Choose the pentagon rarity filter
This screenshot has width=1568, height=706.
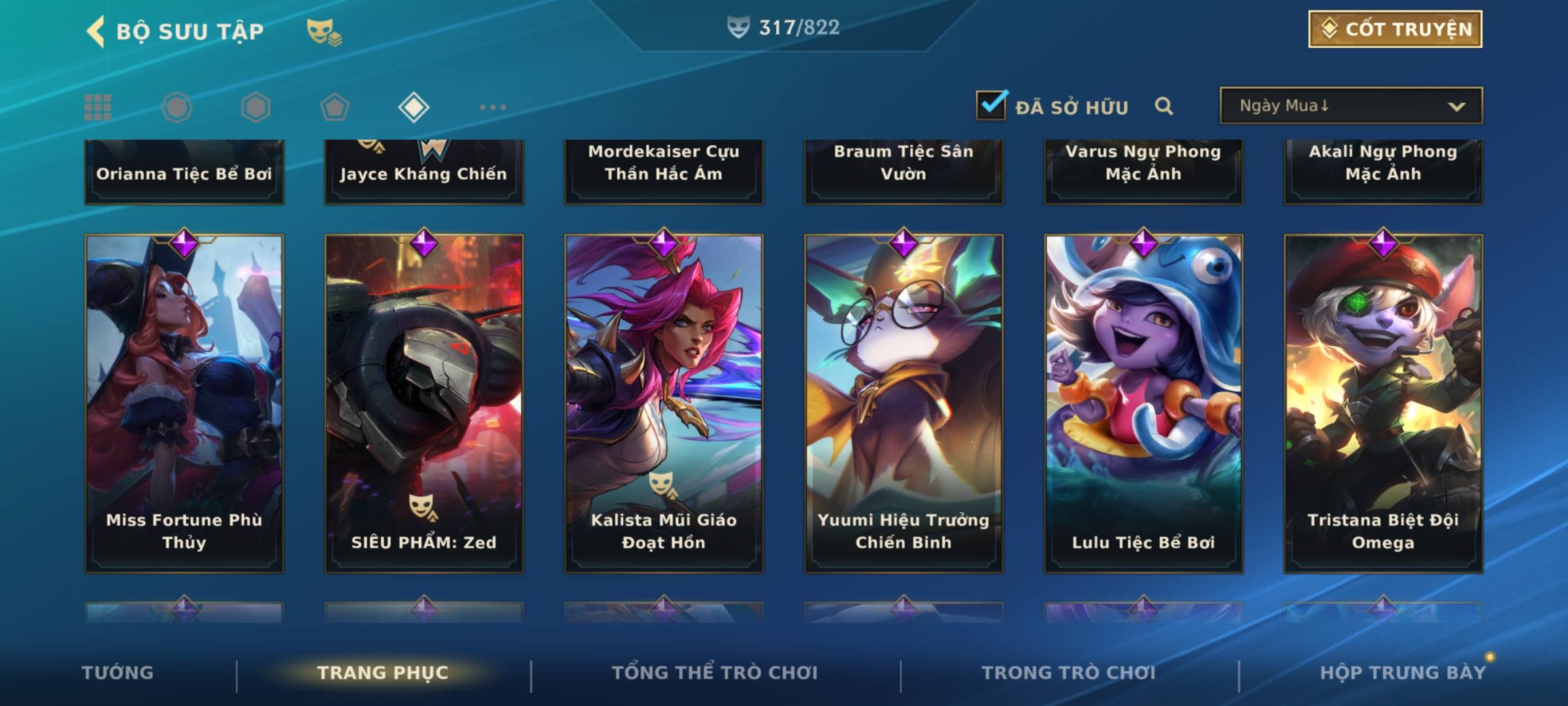[x=335, y=107]
